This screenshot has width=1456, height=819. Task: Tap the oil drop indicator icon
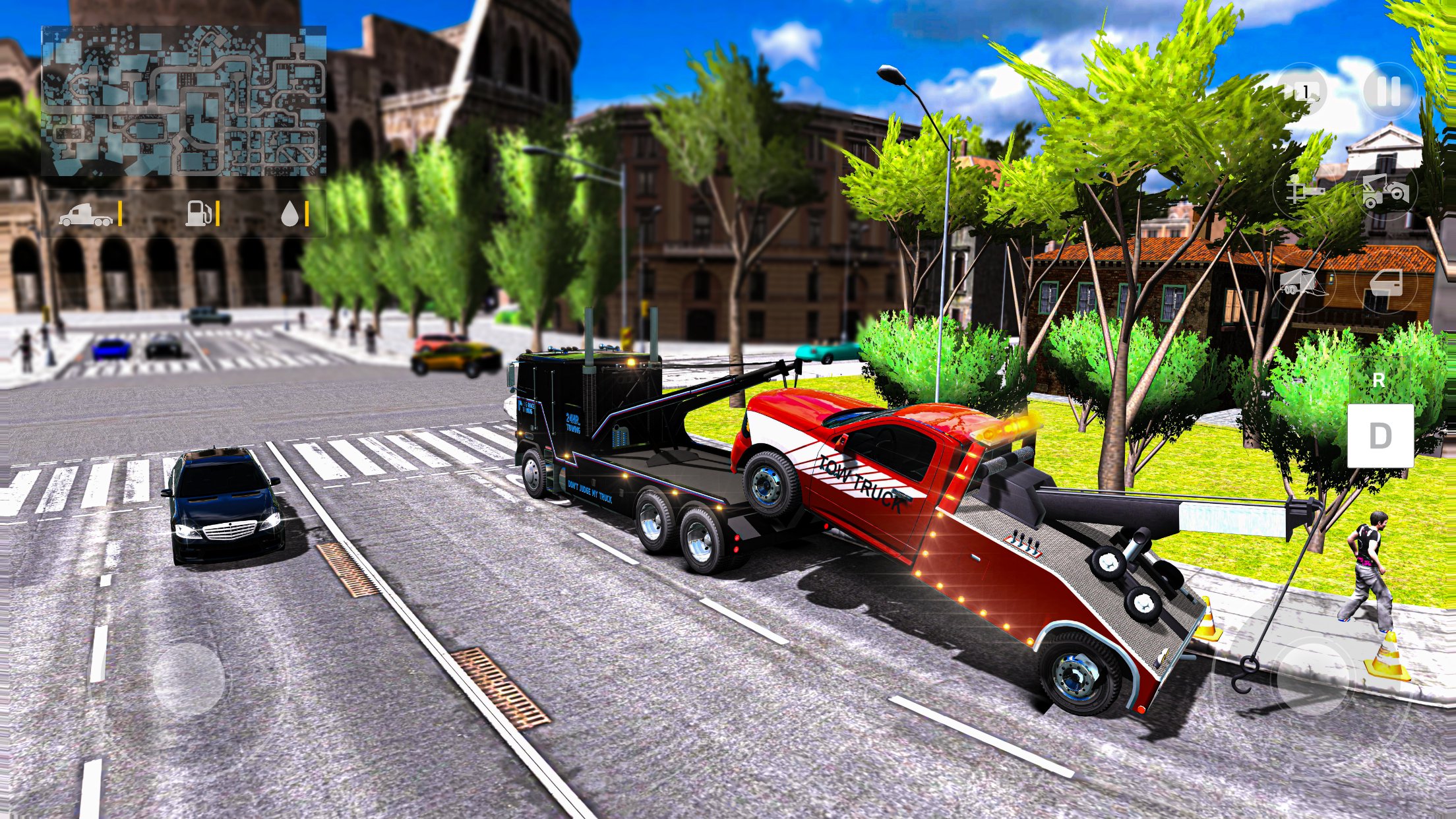[x=290, y=212]
